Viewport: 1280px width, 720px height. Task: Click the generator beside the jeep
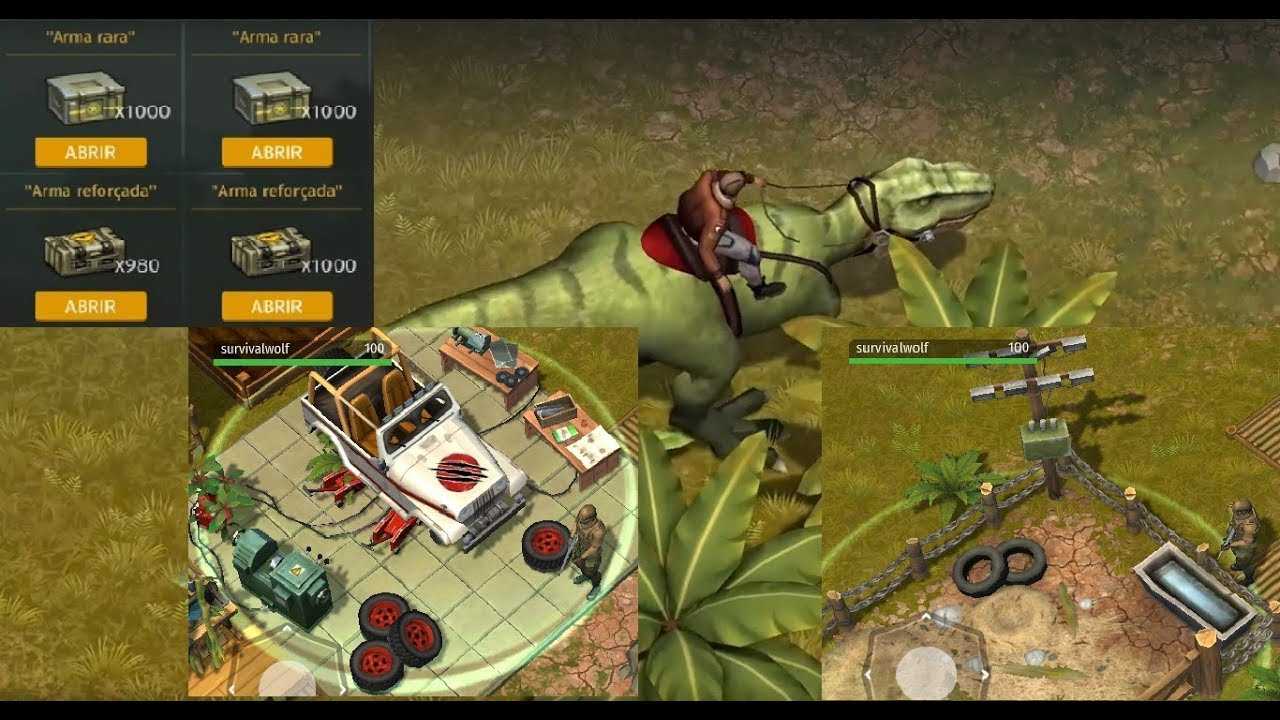tap(280, 570)
